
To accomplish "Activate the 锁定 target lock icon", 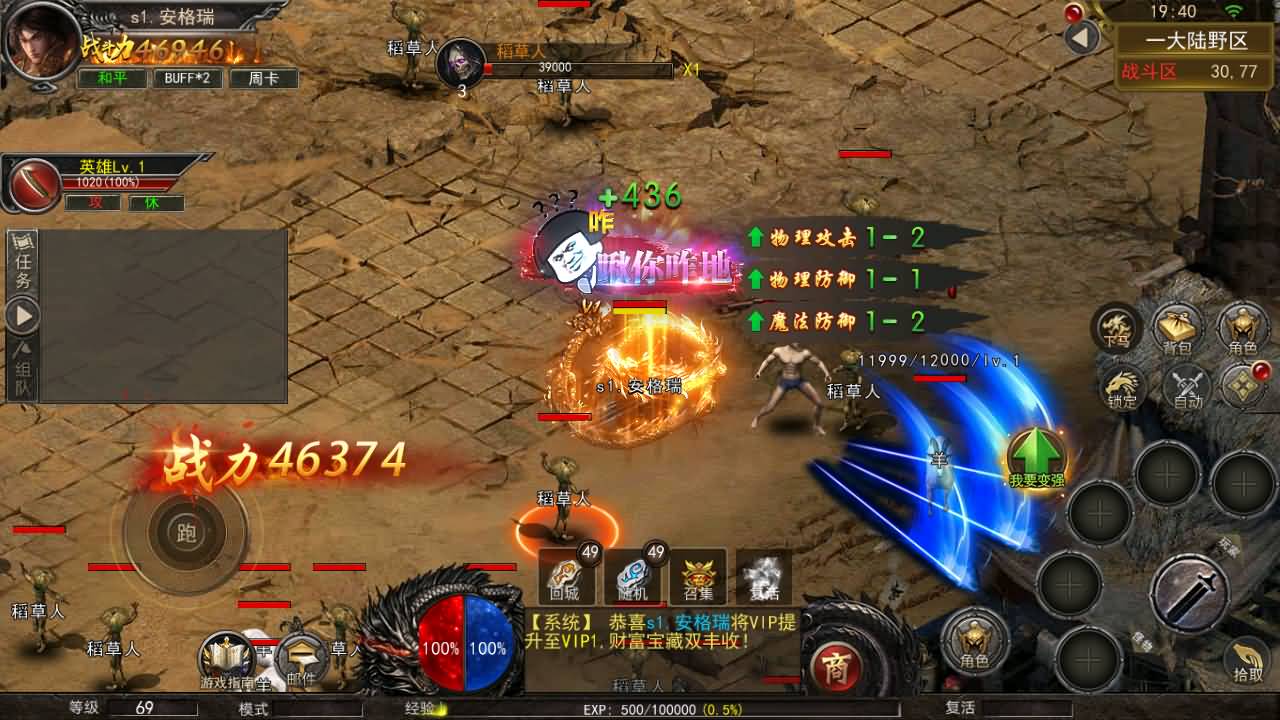I will pyautogui.click(x=1124, y=387).
